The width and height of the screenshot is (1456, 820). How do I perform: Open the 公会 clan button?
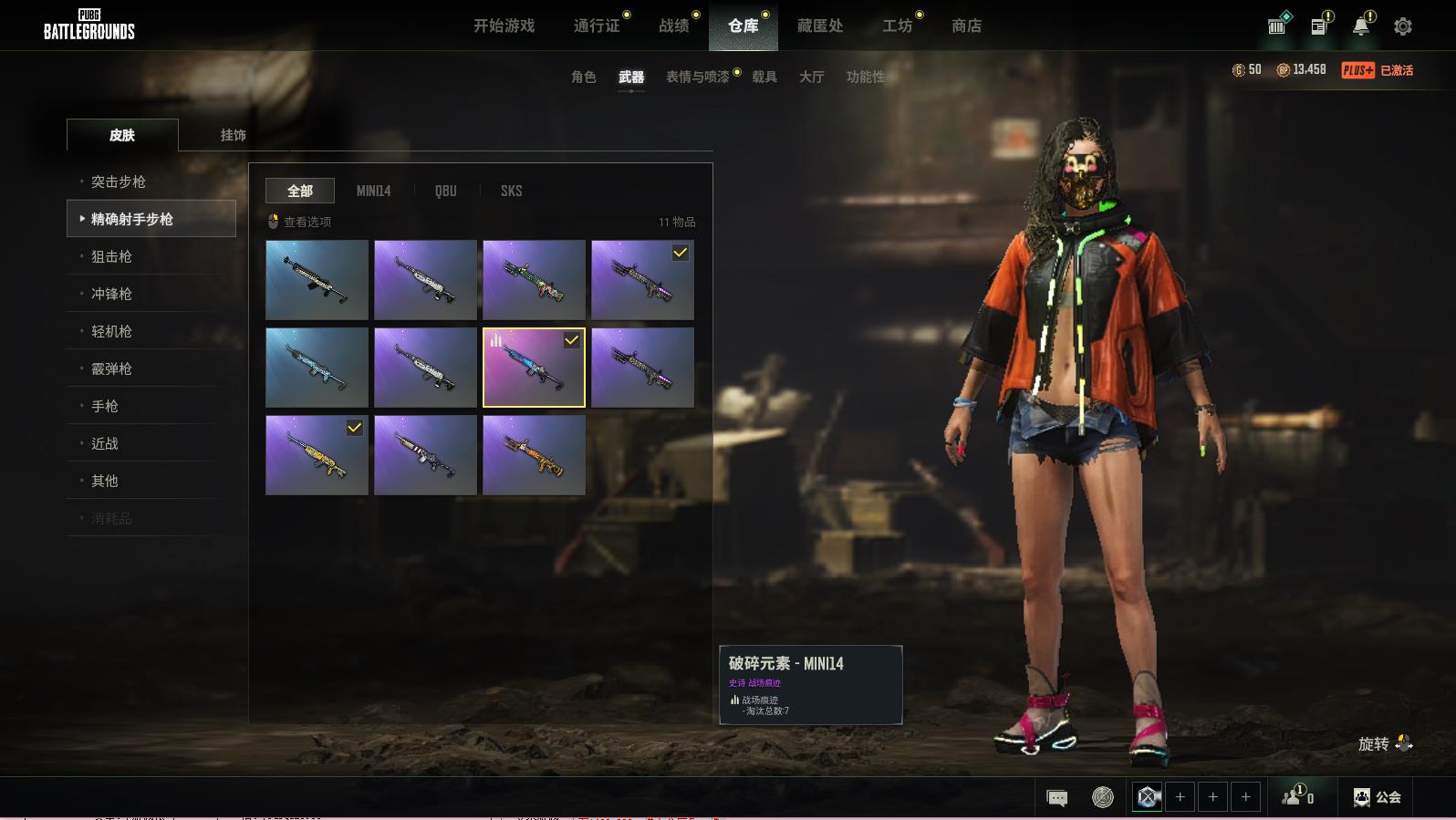tap(1377, 797)
